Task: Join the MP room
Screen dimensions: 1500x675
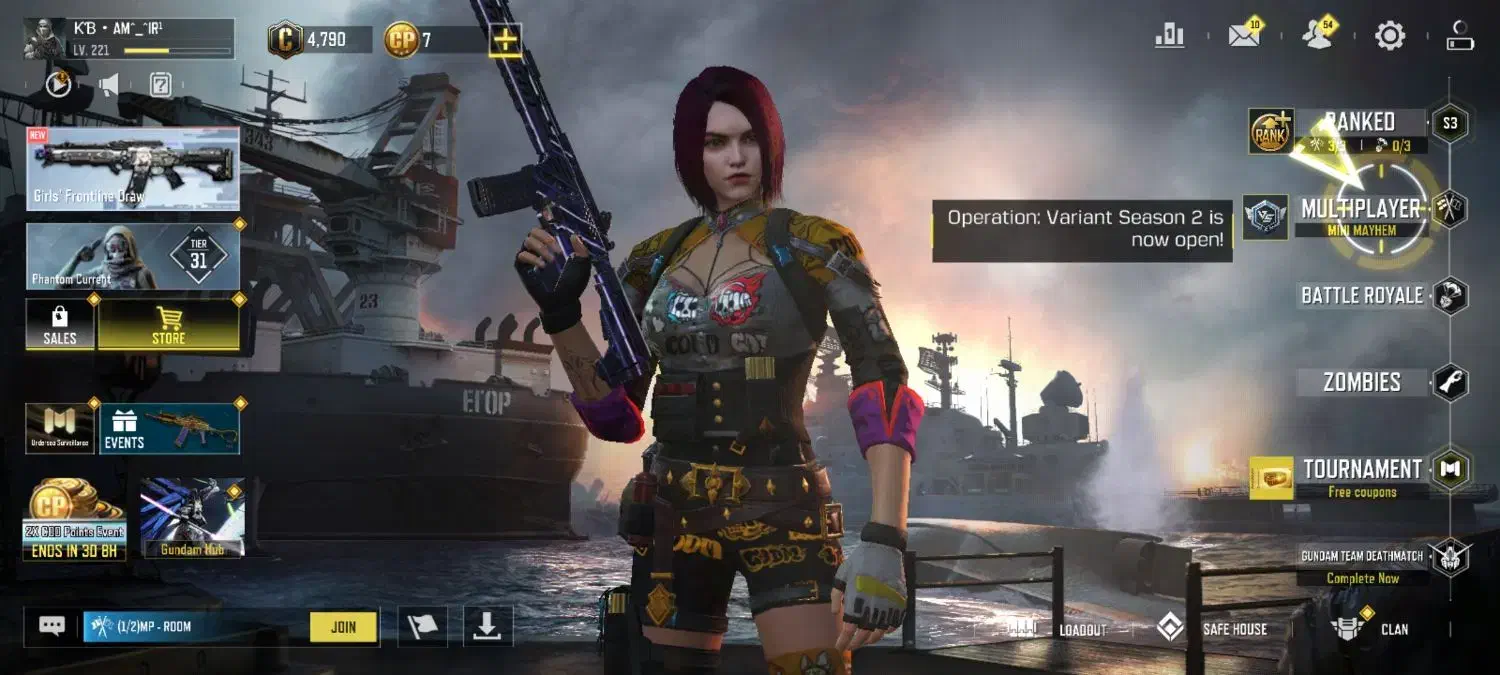Action: tap(343, 627)
